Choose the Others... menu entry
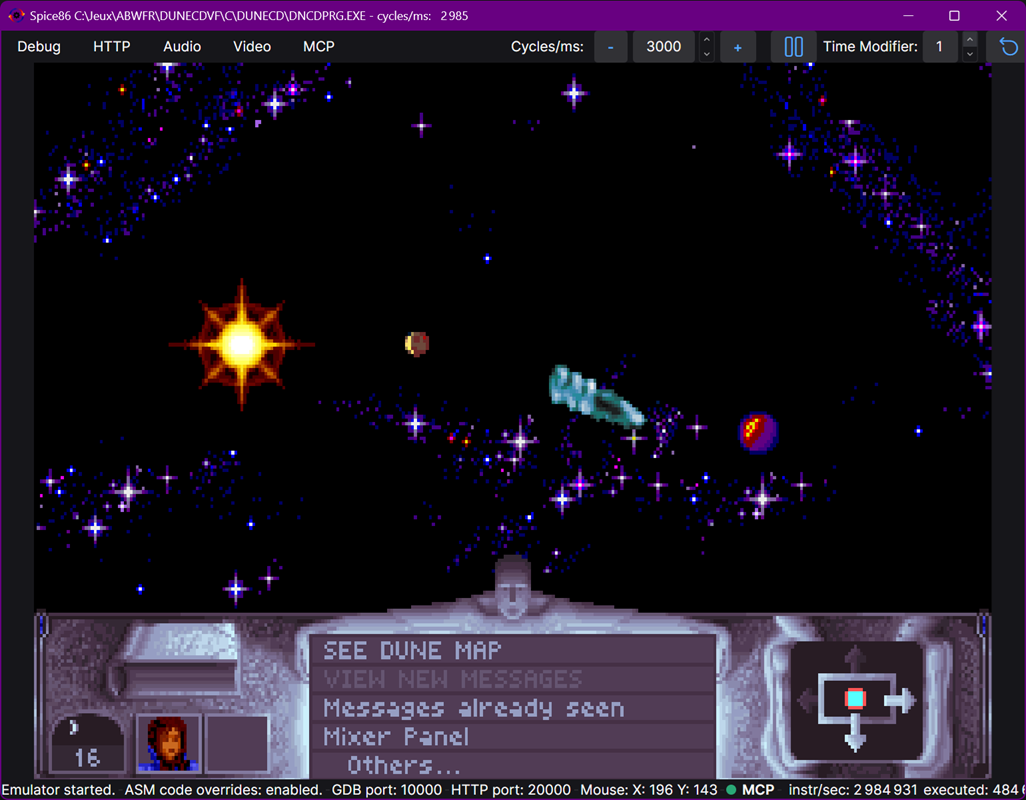Screen dimensions: 1026x800 (x=404, y=766)
